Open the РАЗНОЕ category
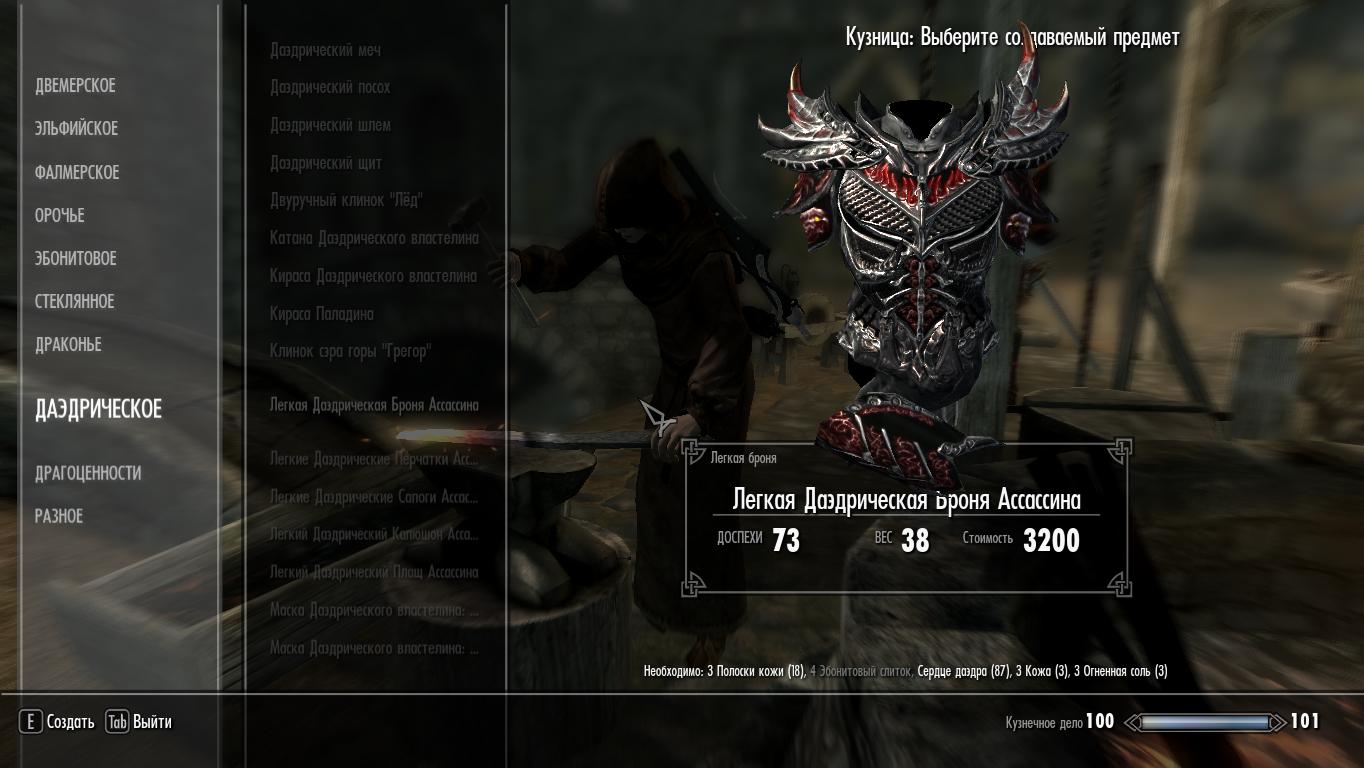The height and width of the screenshot is (768, 1364). 59,517
